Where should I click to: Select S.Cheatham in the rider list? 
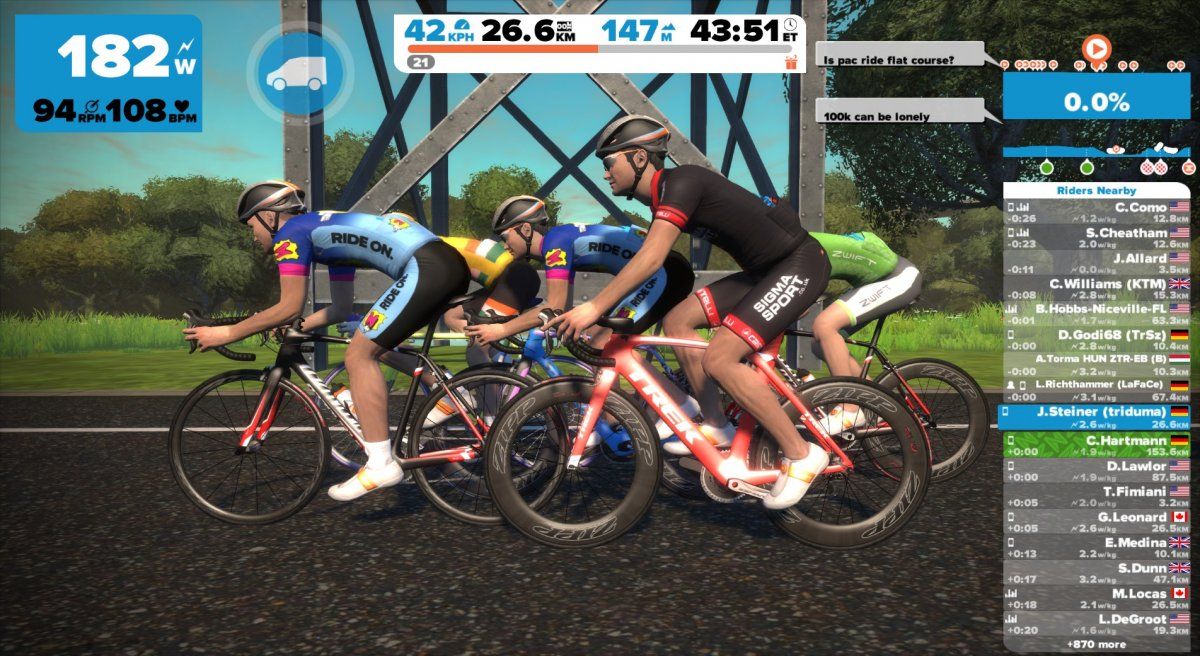[1097, 238]
